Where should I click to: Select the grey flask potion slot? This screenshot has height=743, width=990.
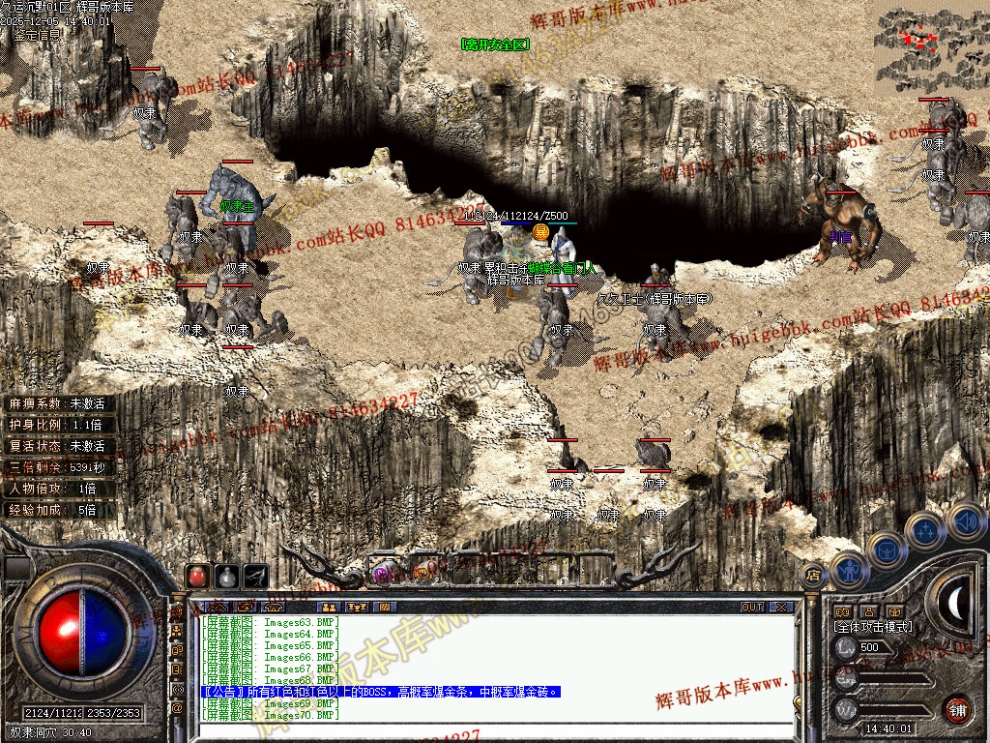click(x=226, y=576)
